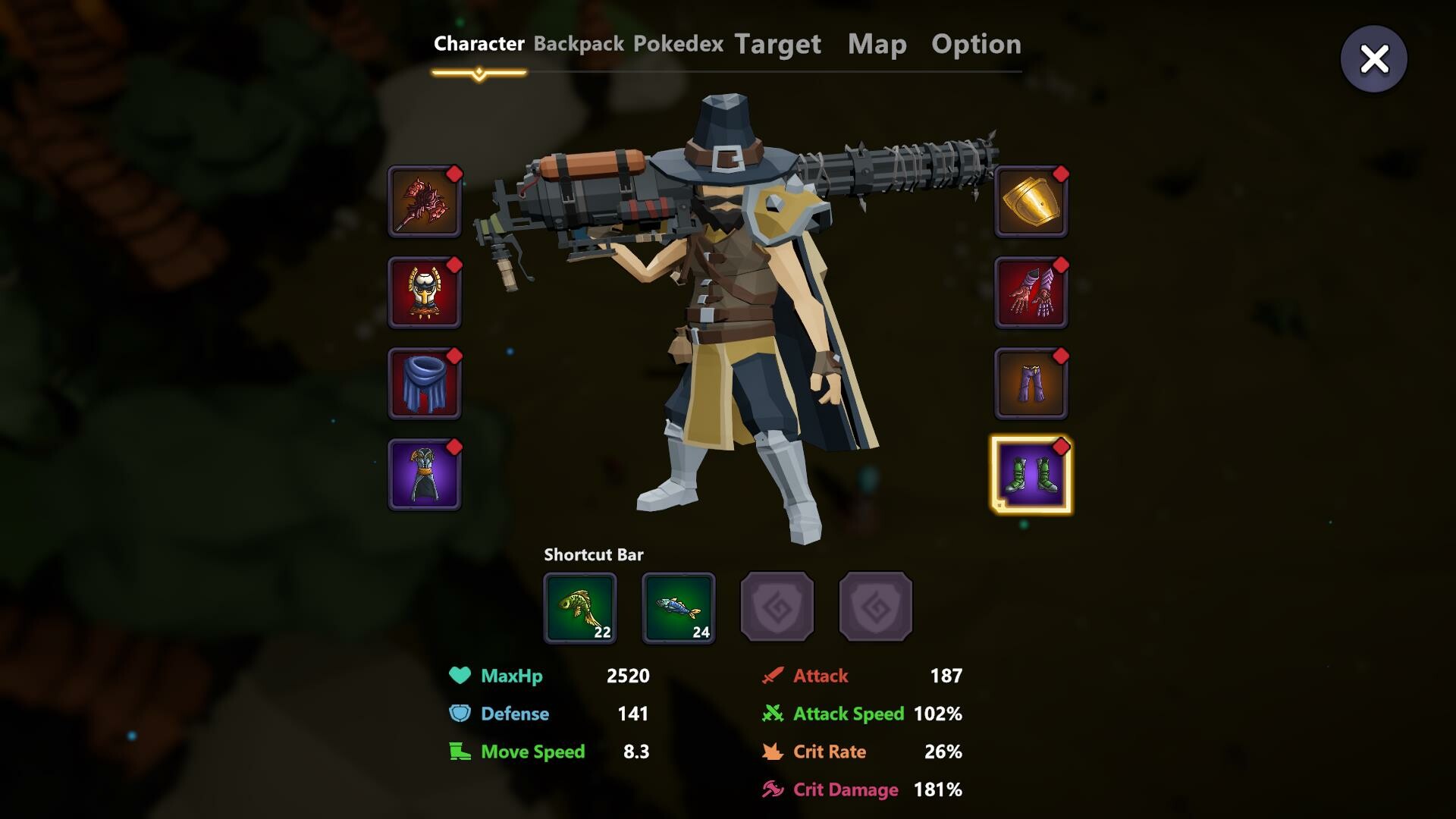Select the equipped red staff weapon slot
The width and height of the screenshot is (1456, 819).
pyautogui.click(x=425, y=202)
